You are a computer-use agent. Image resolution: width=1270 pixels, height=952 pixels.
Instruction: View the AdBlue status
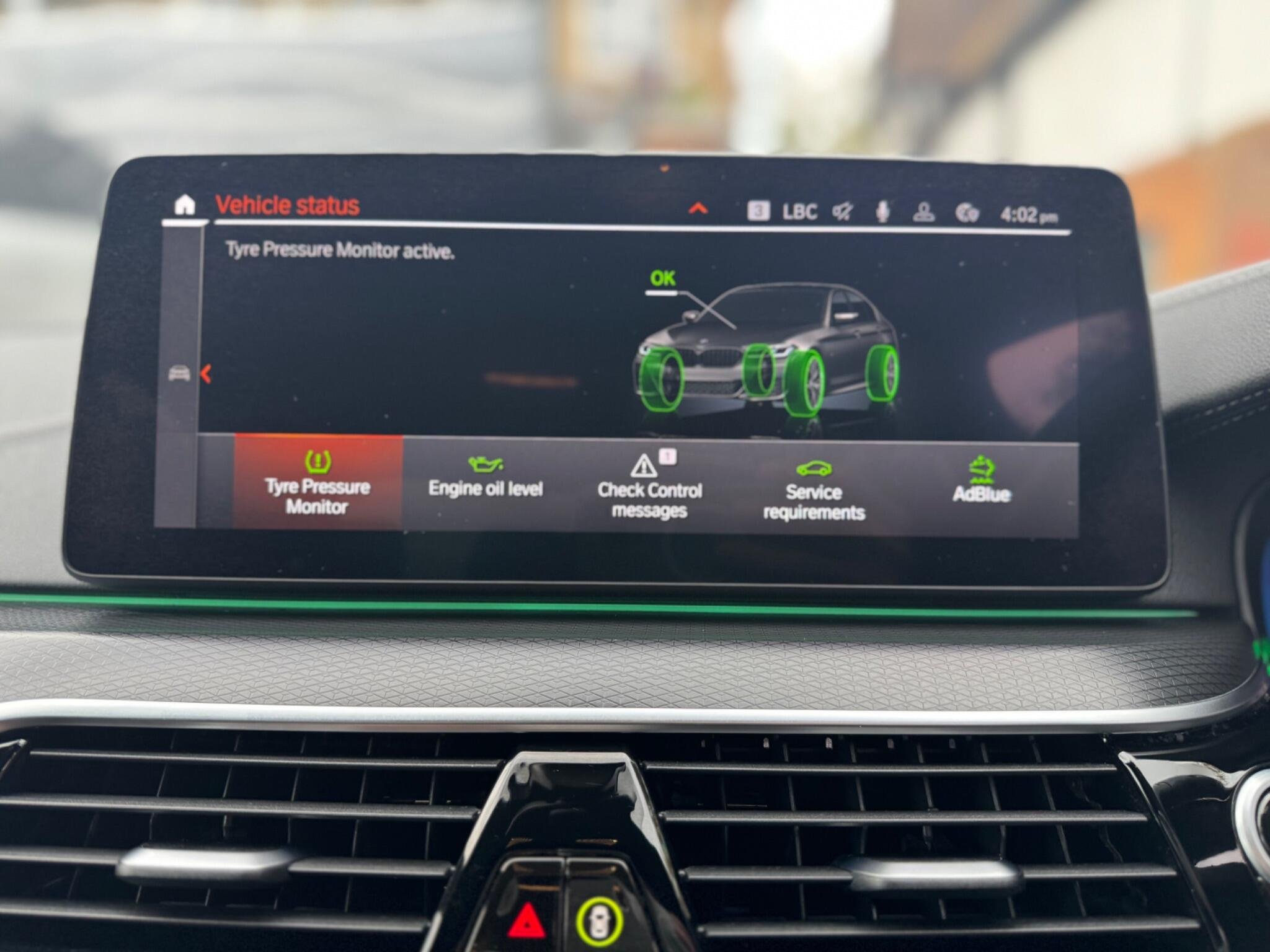[x=981, y=481]
